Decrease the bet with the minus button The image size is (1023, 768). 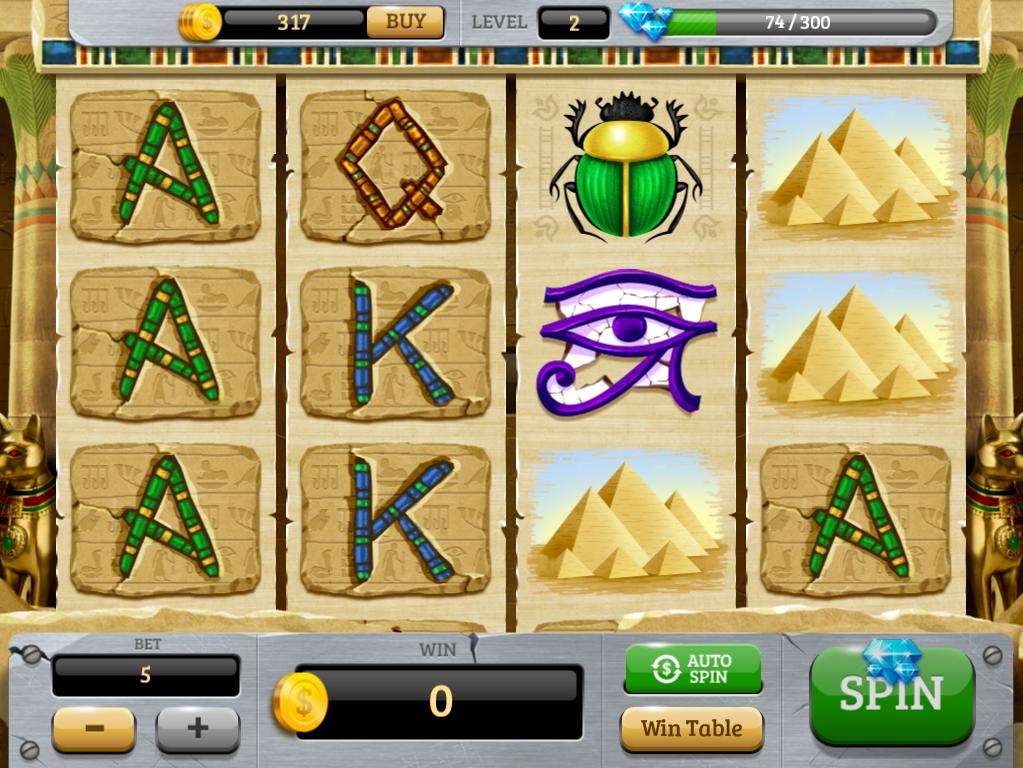pos(94,728)
